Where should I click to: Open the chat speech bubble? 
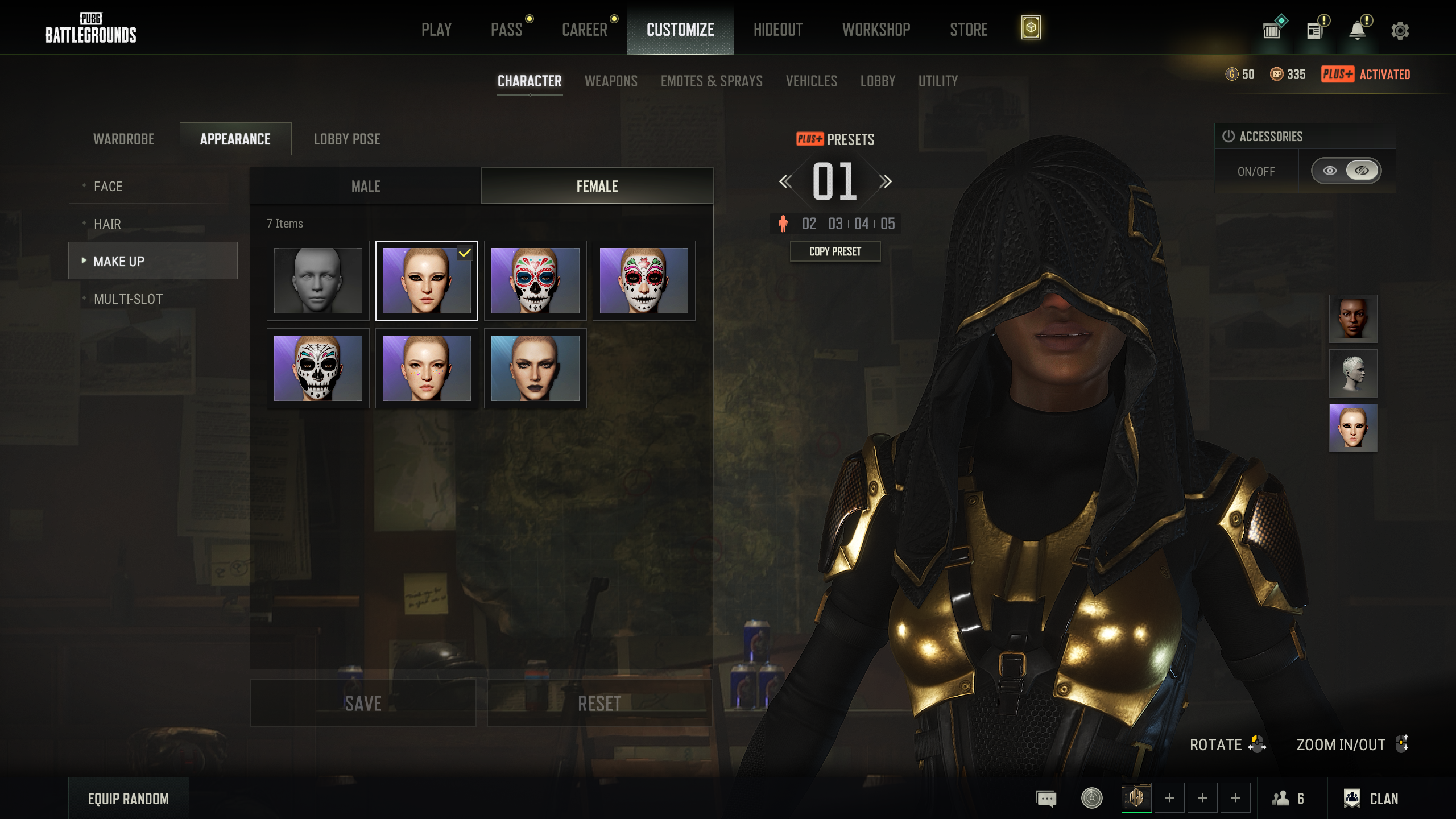point(1046,799)
